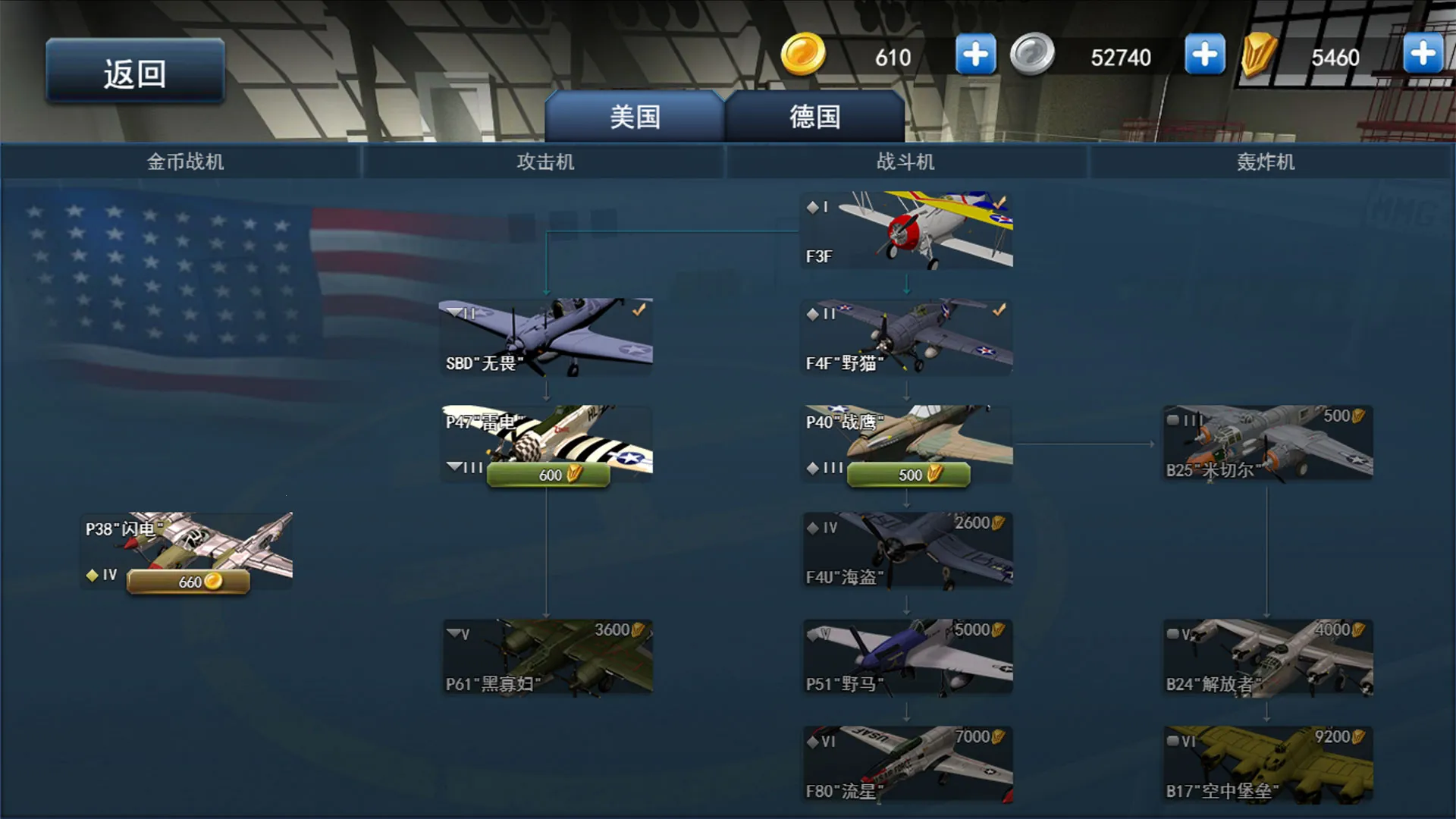This screenshot has height=819, width=1456.
Task: Switch to the 德国 nation tab
Action: click(814, 115)
